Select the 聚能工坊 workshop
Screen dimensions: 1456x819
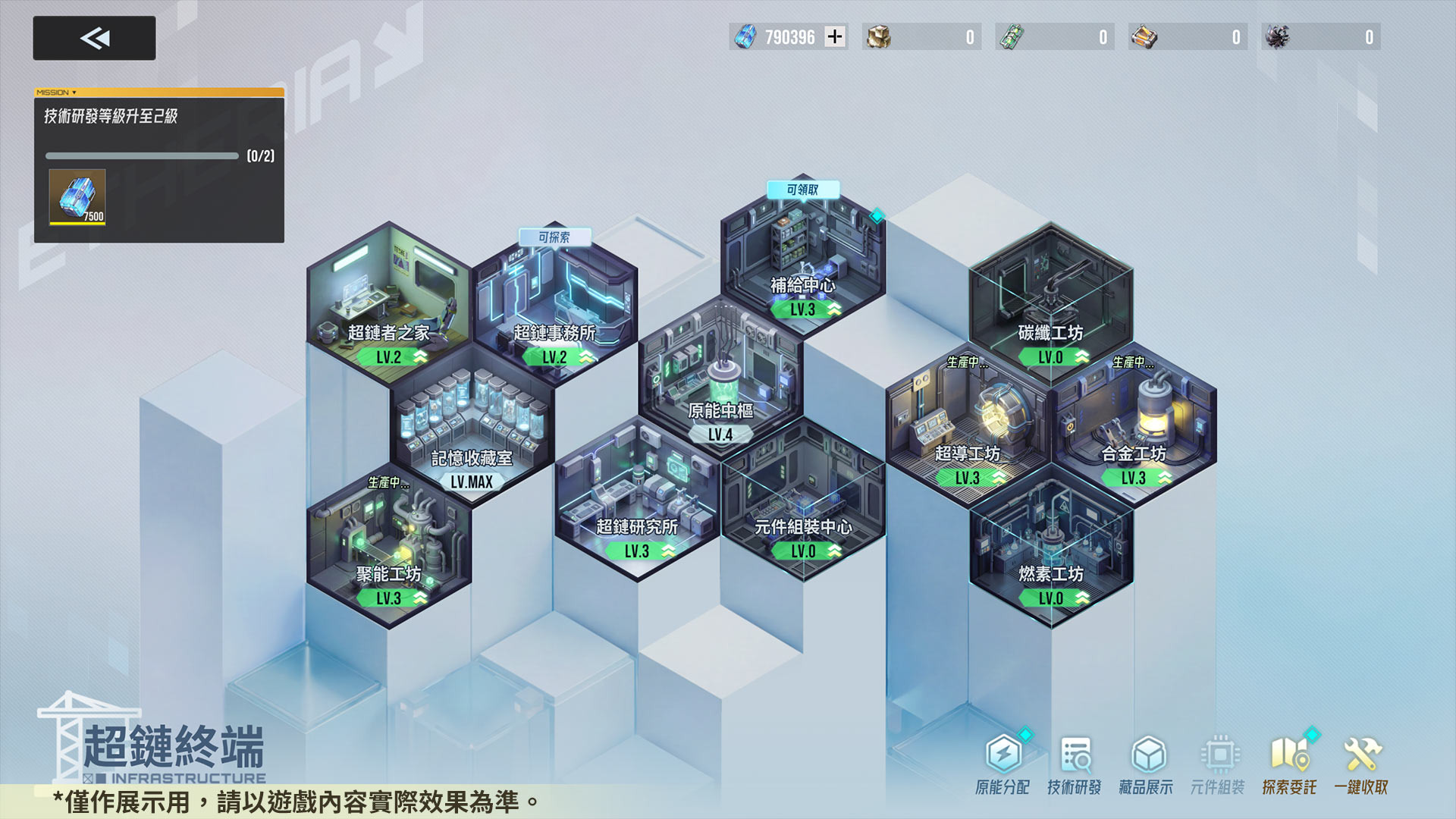click(388, 546)
